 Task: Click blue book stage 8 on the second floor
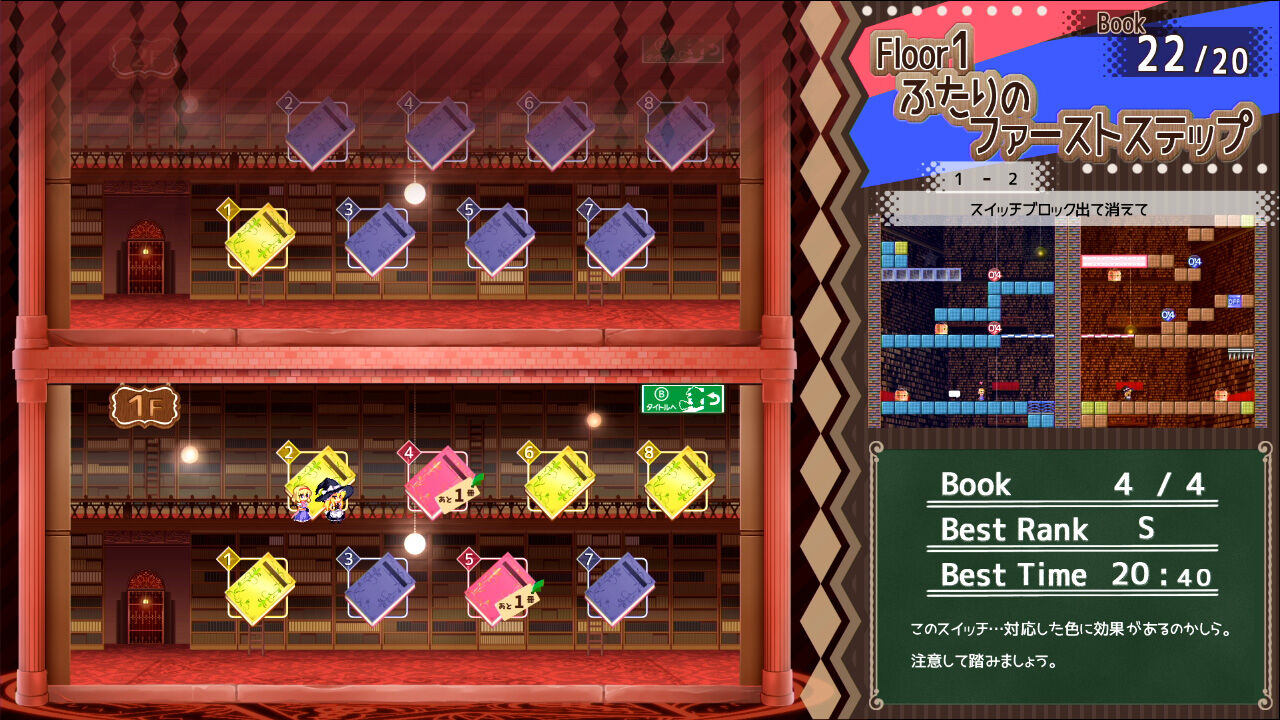click(x=682, y=130)
